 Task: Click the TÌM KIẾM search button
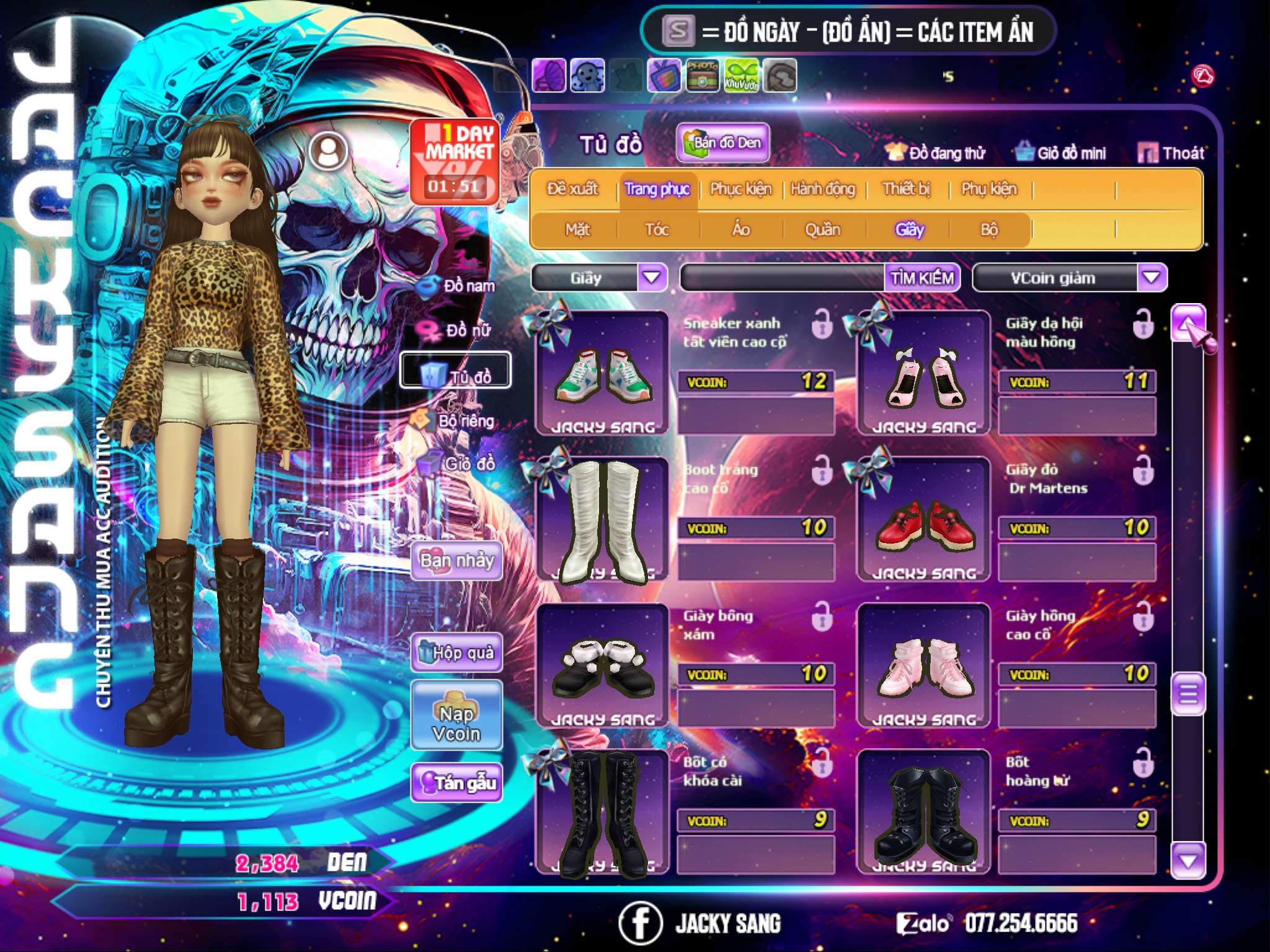(921, 278)
